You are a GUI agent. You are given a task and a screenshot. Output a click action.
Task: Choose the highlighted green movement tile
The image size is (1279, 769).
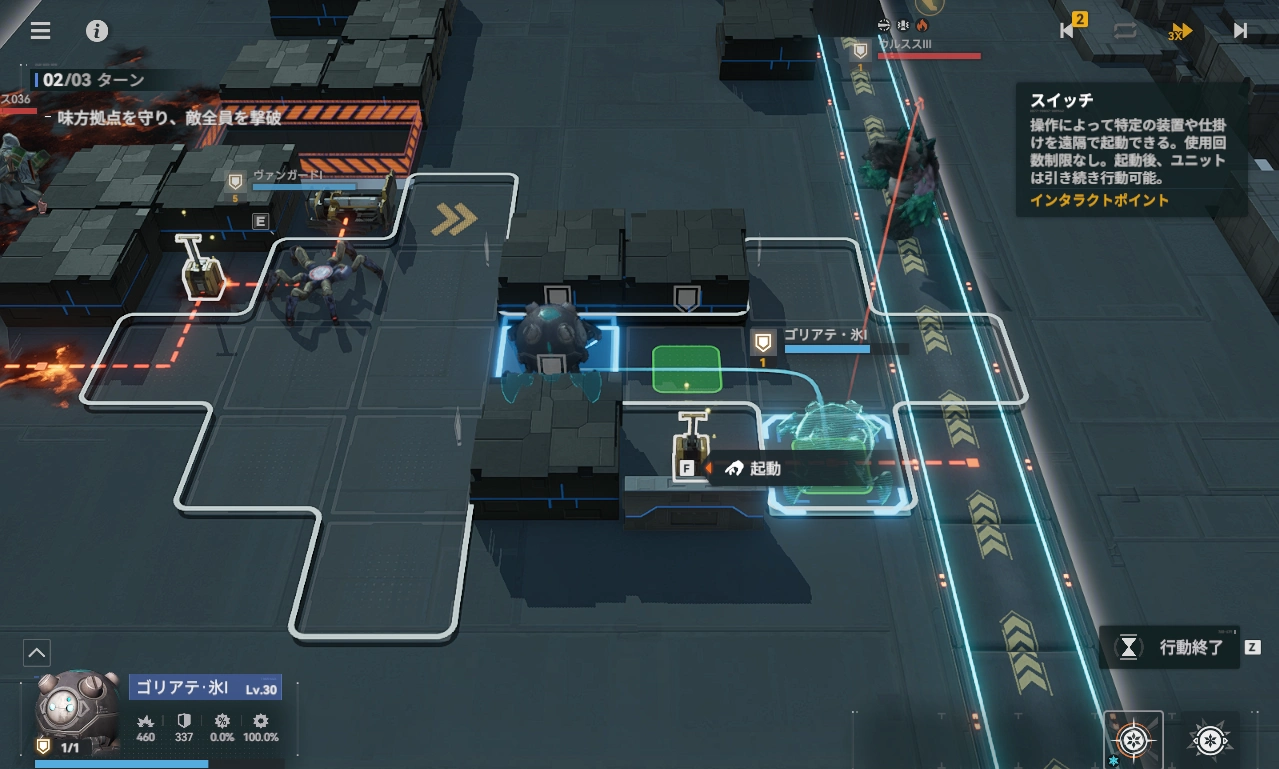click(686, 369)
